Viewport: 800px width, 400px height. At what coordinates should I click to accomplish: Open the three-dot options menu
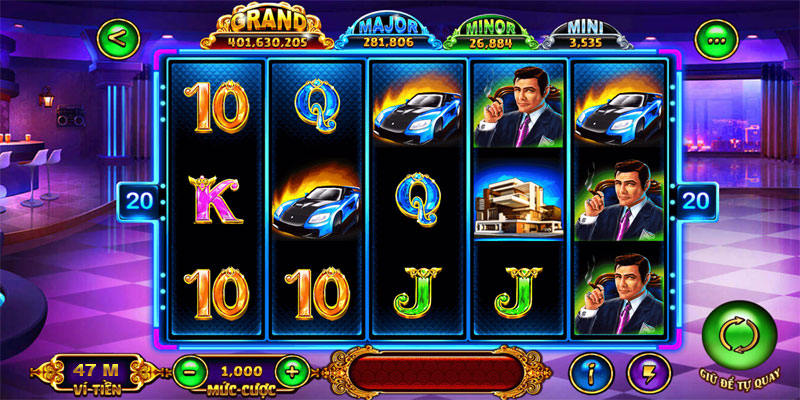click(716, 41)
